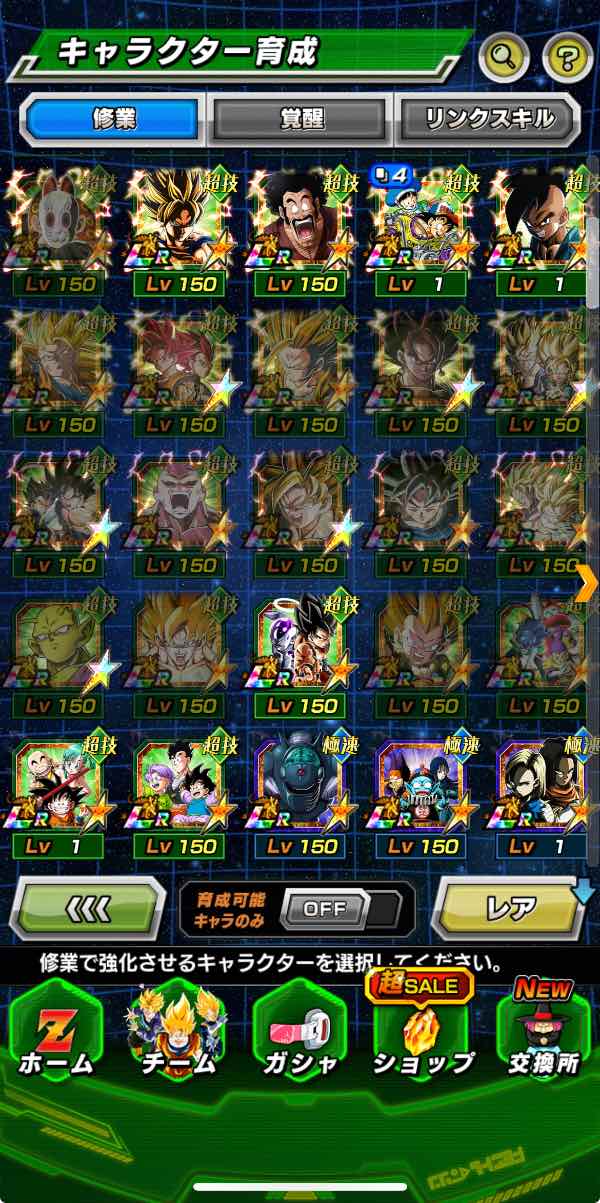Select the リンクスキル tab
Screen dimensions: 600x1203
(489, 118)
